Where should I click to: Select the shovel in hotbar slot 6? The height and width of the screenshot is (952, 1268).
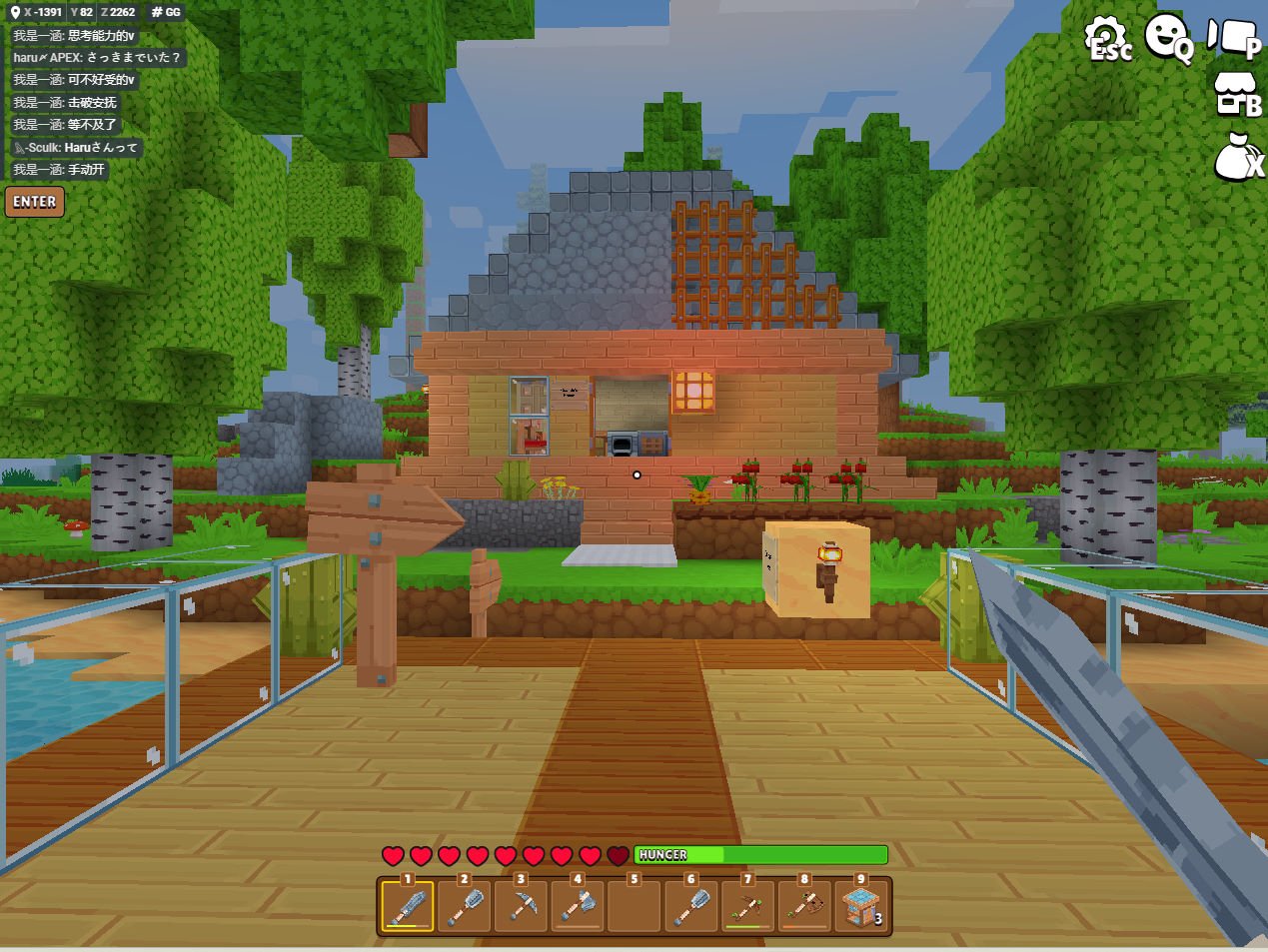tap(691, 907)
